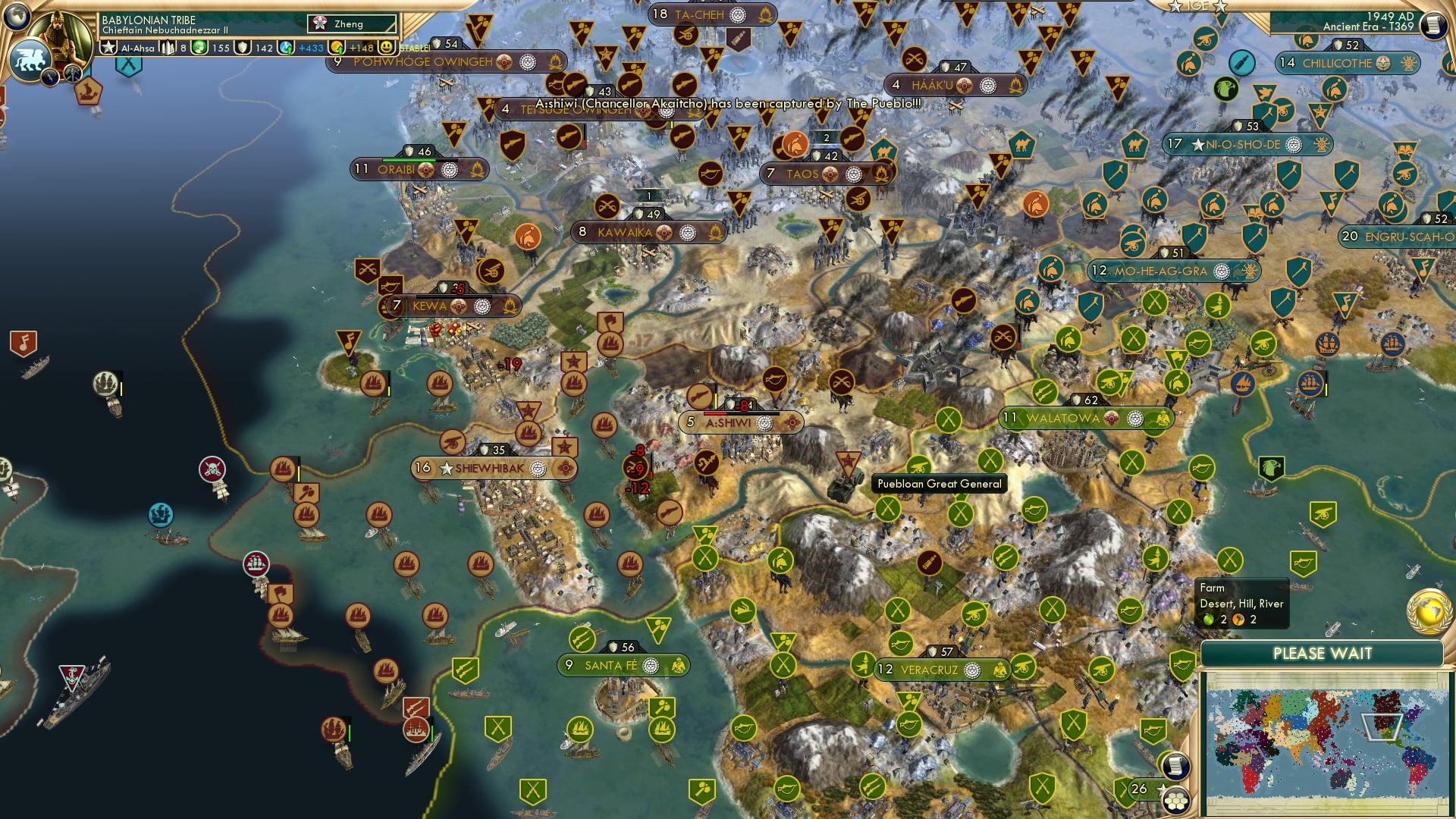Click the Al-Ahsa capital star icon
This screenshot has width=1456, height=819.
tap(108, 48)
